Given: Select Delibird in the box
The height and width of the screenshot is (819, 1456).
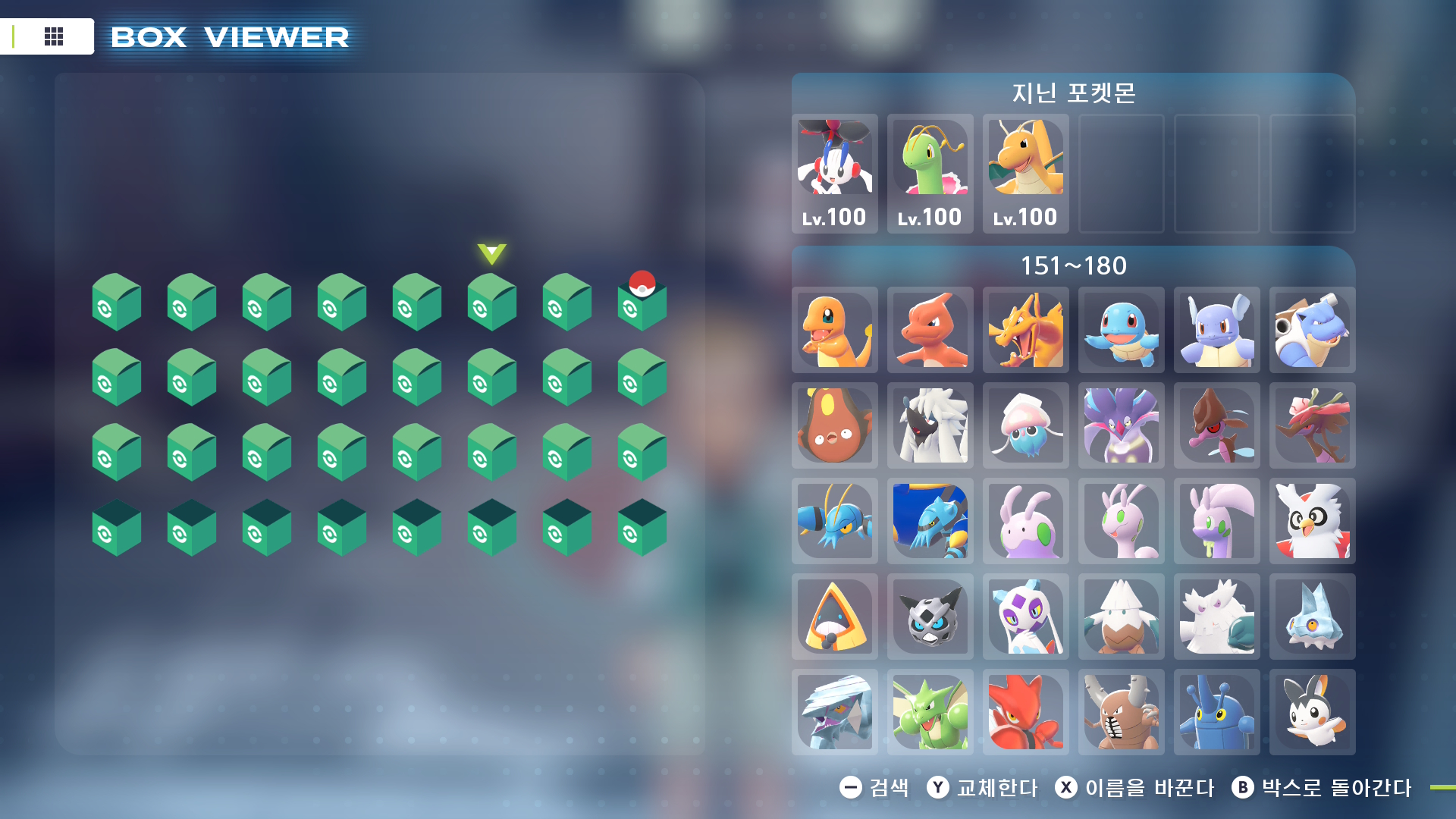Looking at the screenshot, I should pos(1312,521).
